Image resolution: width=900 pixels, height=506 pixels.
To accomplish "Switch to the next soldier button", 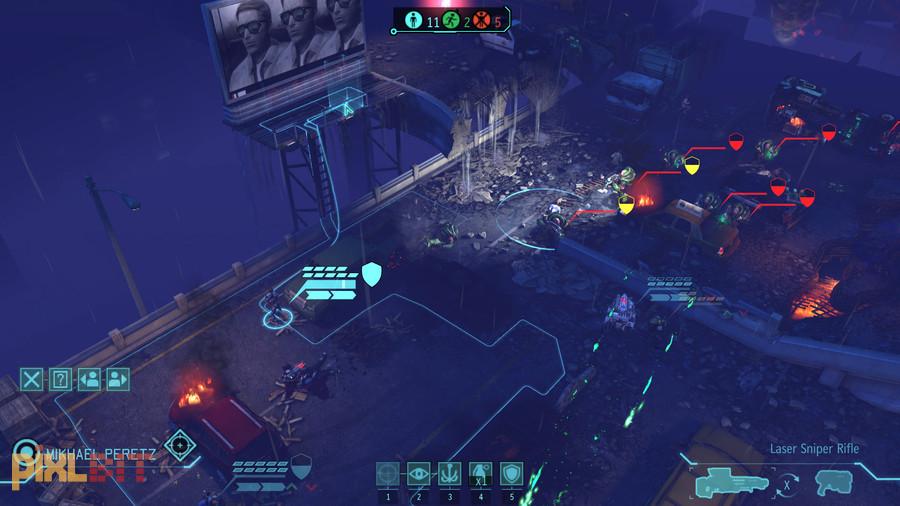I will (118, 378).
